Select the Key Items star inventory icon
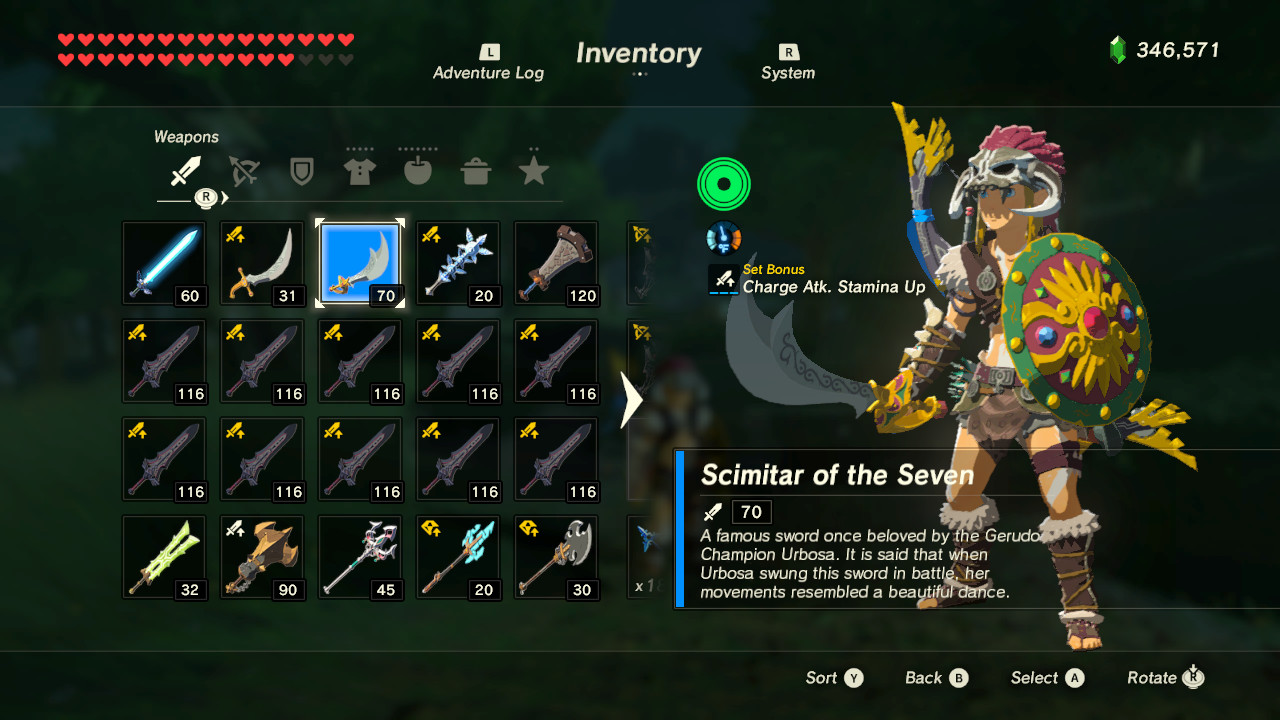 click(533, 170)
